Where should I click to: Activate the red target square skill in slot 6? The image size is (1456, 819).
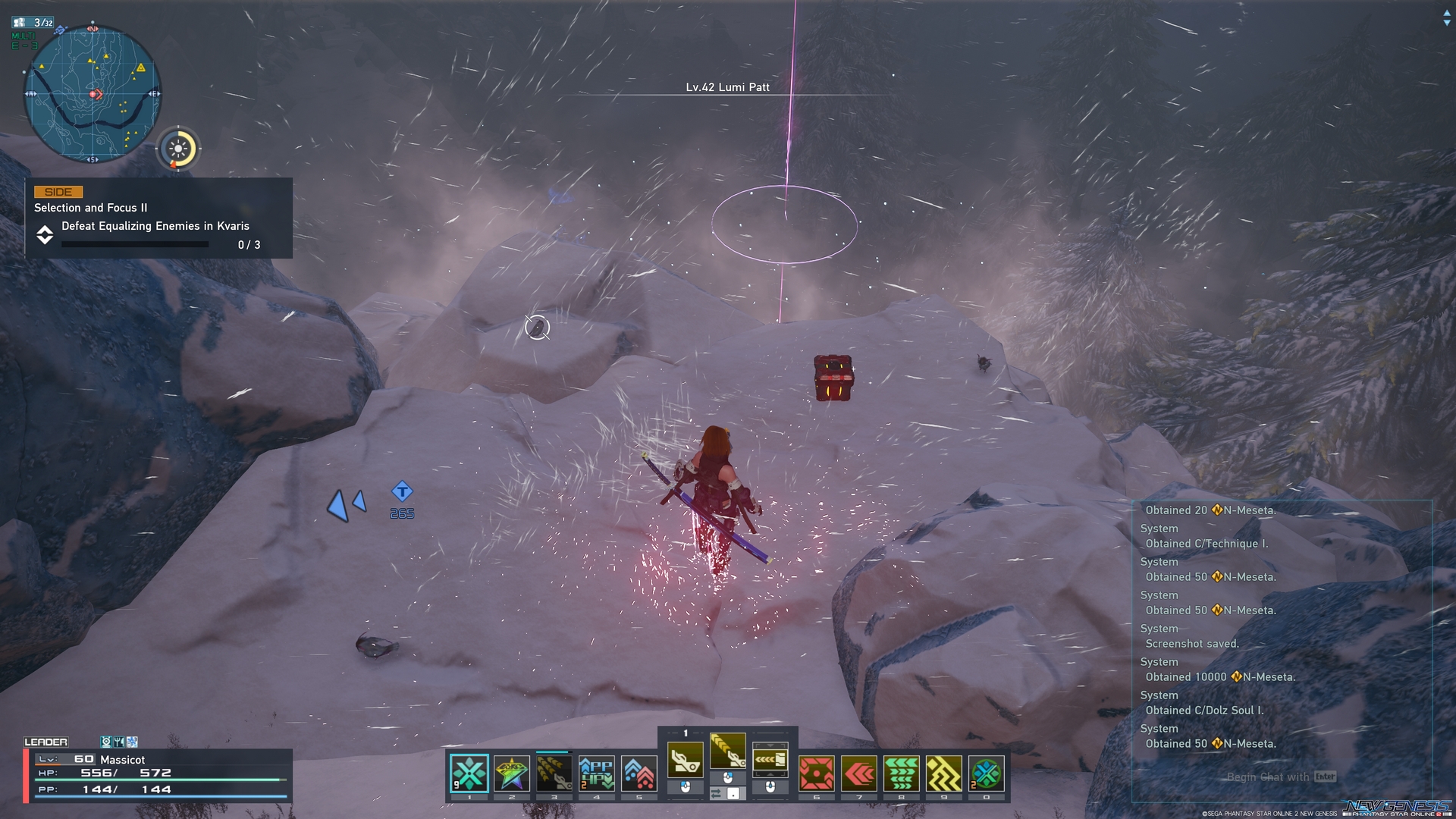pos(817,773)
